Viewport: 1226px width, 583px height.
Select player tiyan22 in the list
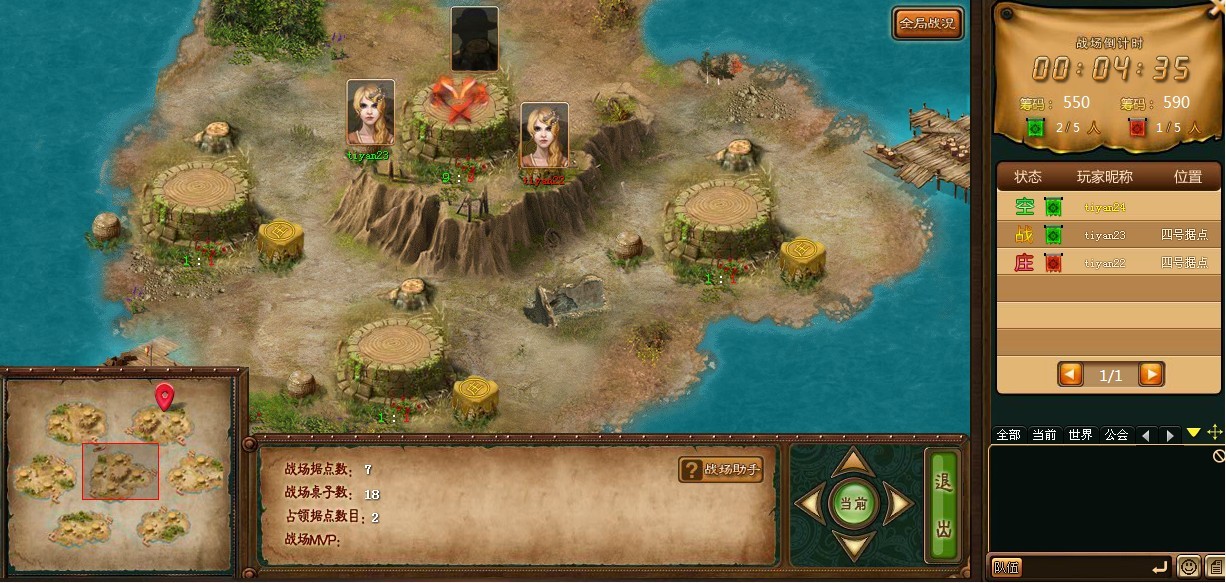click(1105, 264)
